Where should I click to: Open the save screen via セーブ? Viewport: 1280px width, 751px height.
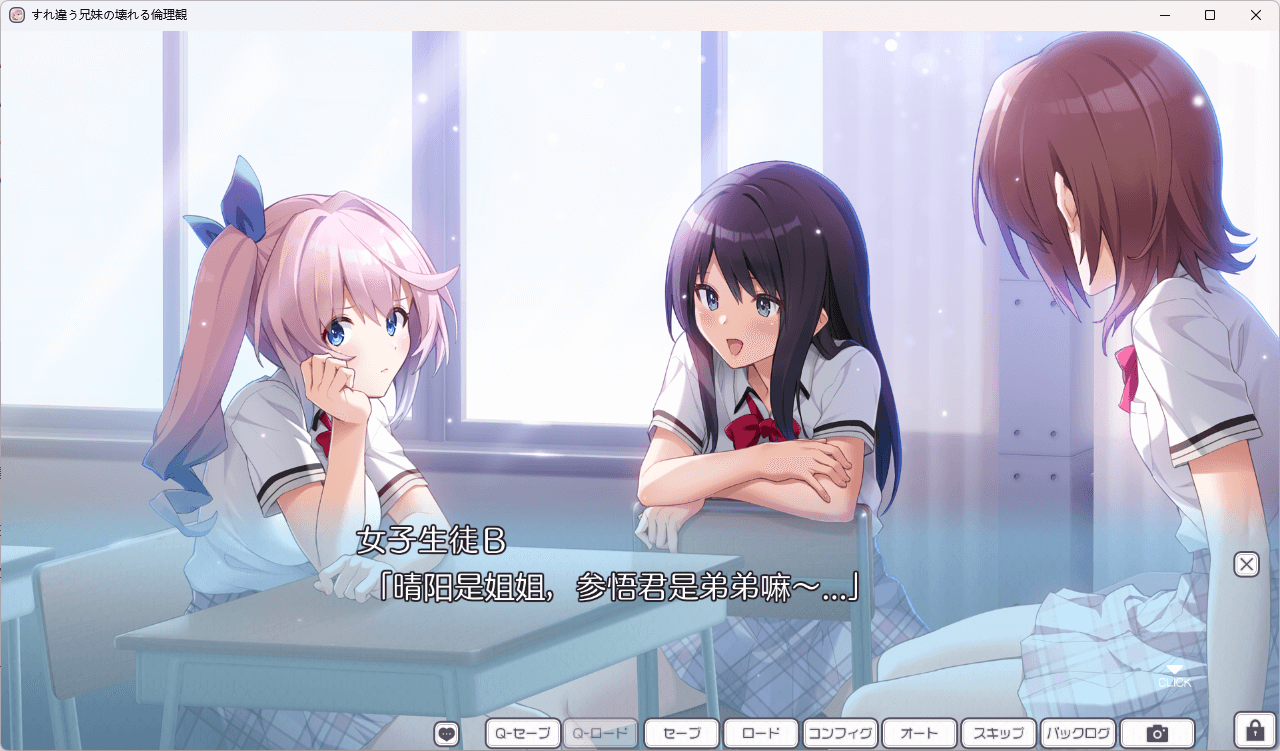point(680,732)
